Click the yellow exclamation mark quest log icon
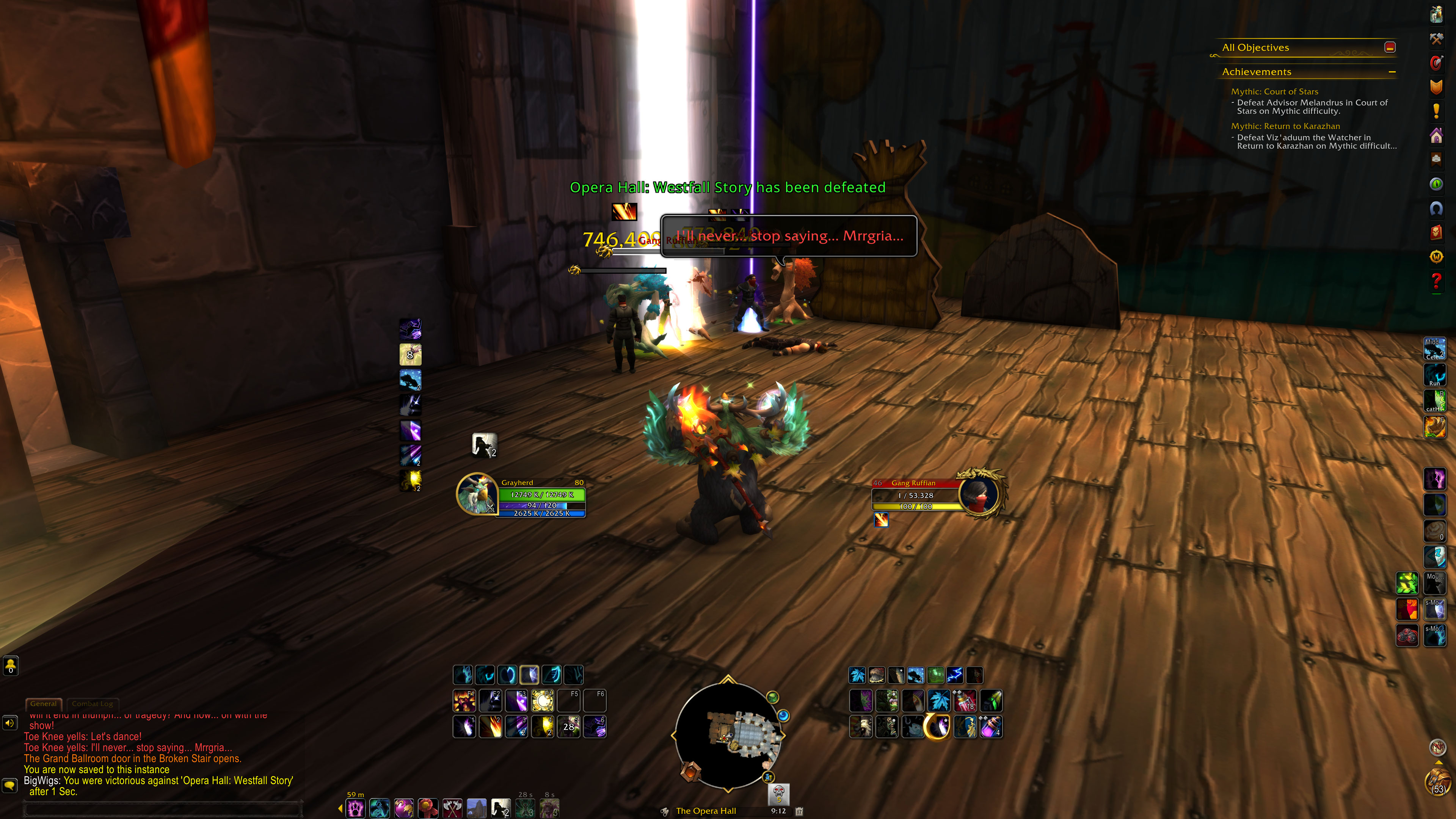The image size is (1456, 819). pos(1436,111)
